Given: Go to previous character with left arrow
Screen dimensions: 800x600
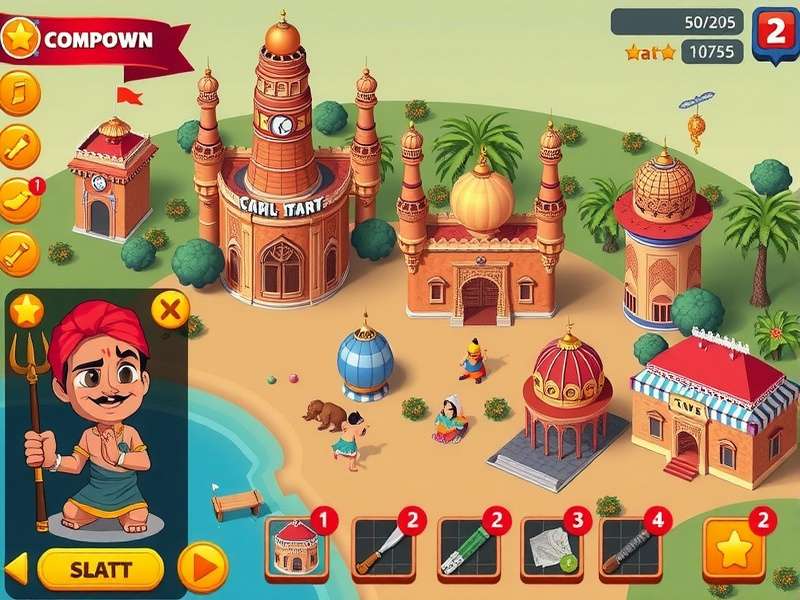Looking at the screenshot, I should 17,569.
